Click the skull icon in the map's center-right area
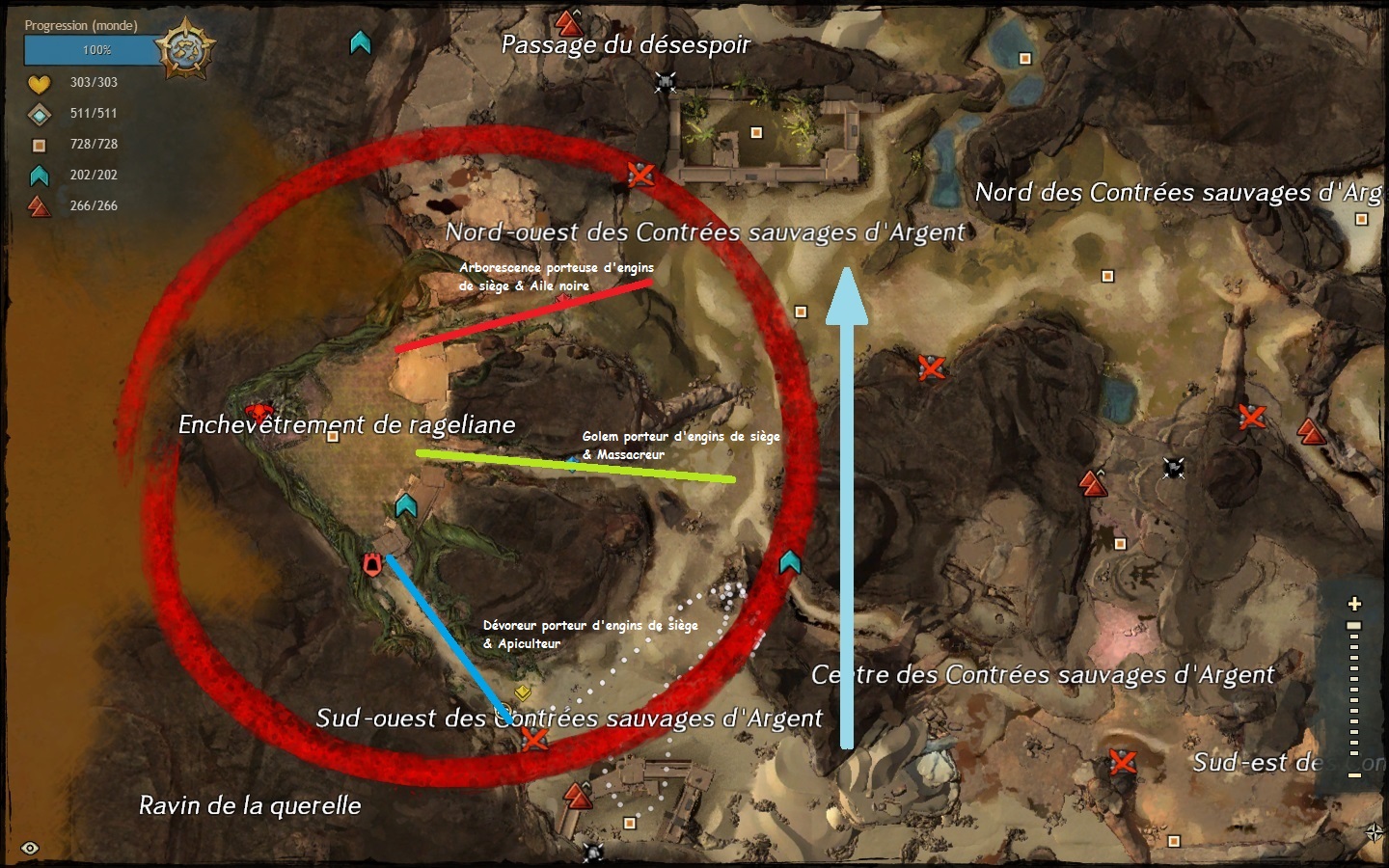 (x=1173, y=467)
